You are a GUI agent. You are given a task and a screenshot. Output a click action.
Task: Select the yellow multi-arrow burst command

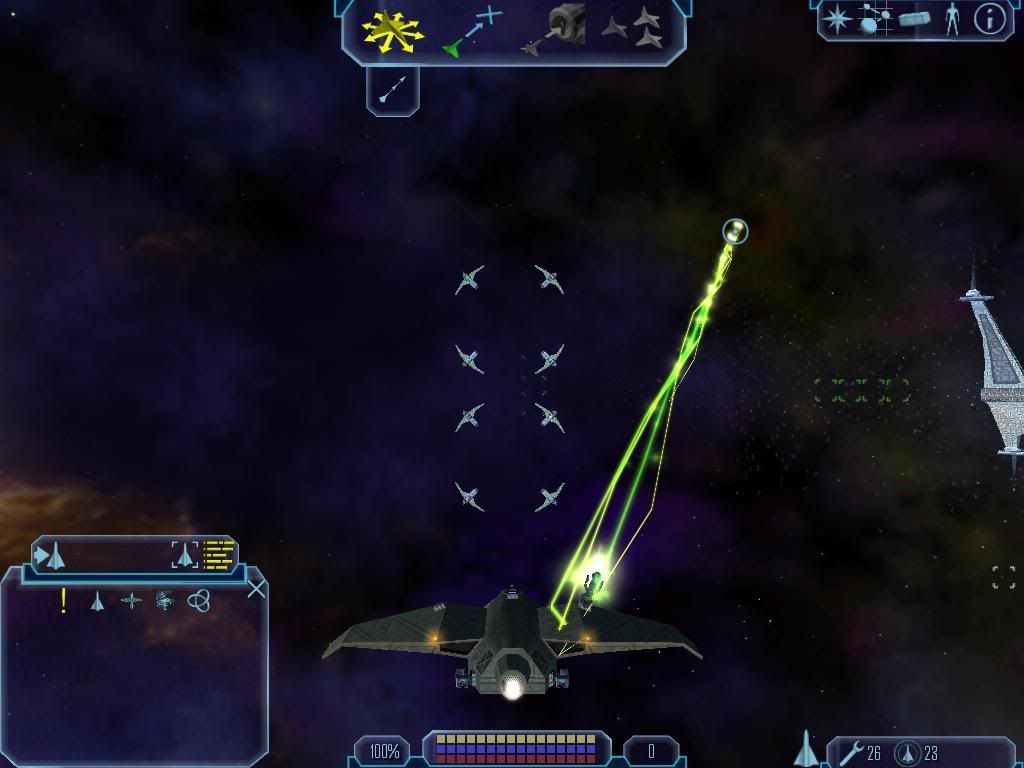click(x=395, y=29)
